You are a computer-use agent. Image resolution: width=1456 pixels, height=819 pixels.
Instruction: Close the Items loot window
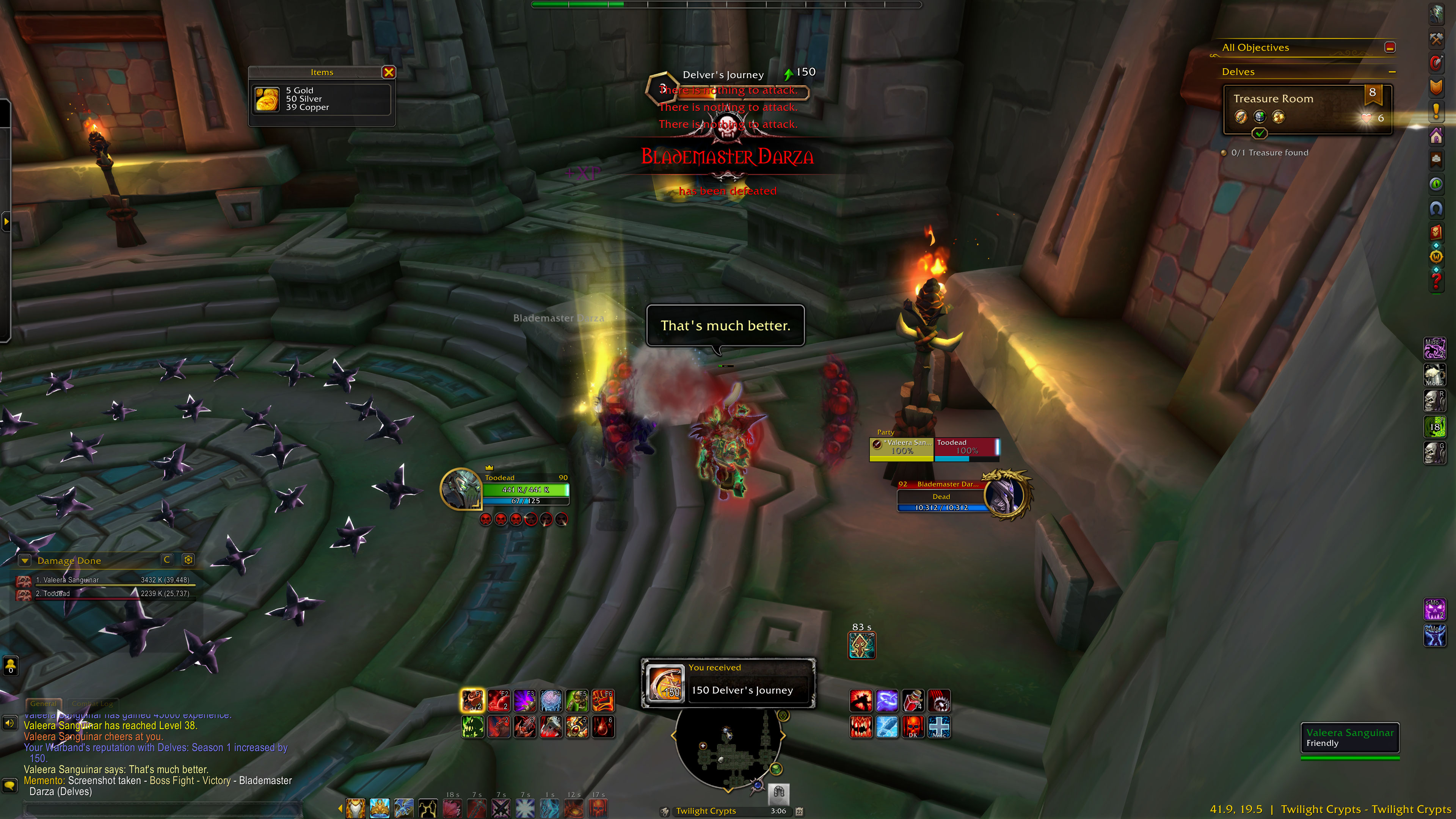[x=388, y=72]
